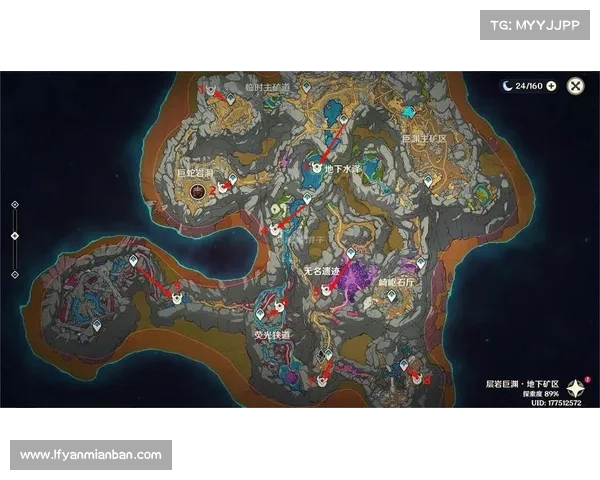Viewport: 600px width, 480px height.
Task: Close the map screen
Action: pos(576,86)
